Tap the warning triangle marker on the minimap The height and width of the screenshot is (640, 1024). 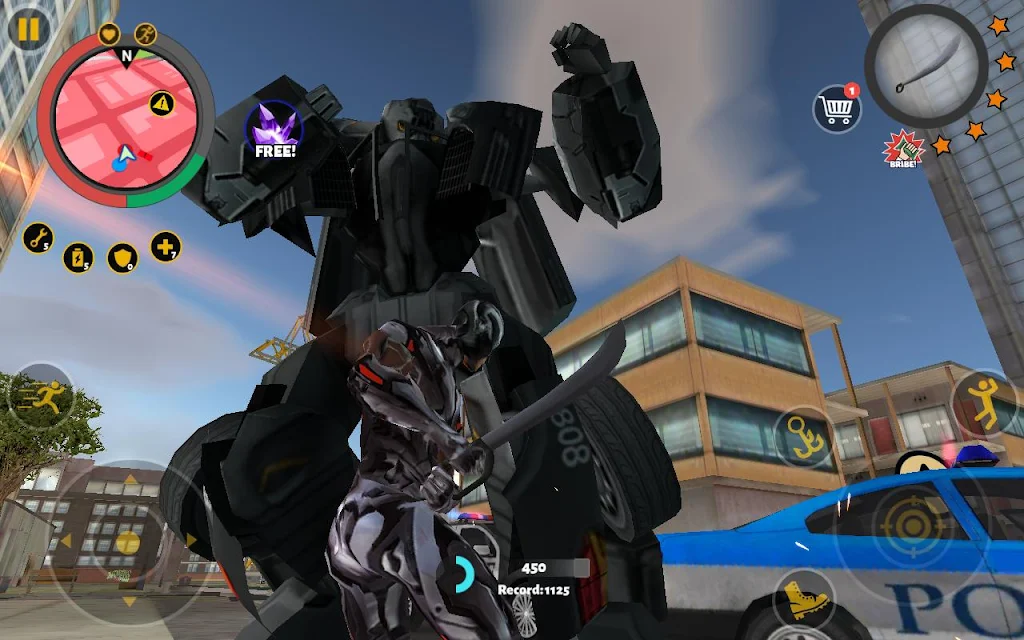[x=161, y=101]
